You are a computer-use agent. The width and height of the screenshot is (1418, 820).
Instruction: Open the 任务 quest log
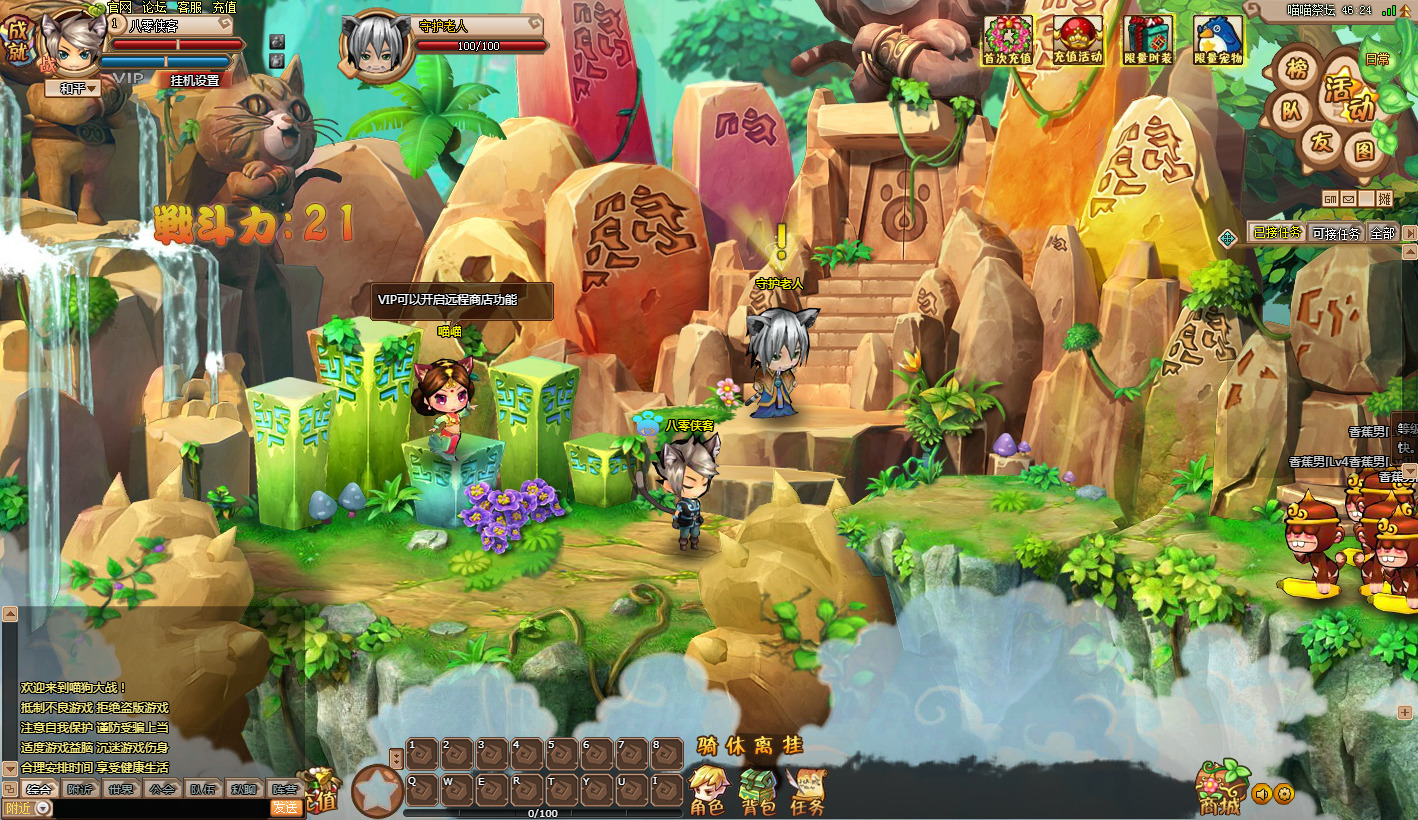[807, 790]
